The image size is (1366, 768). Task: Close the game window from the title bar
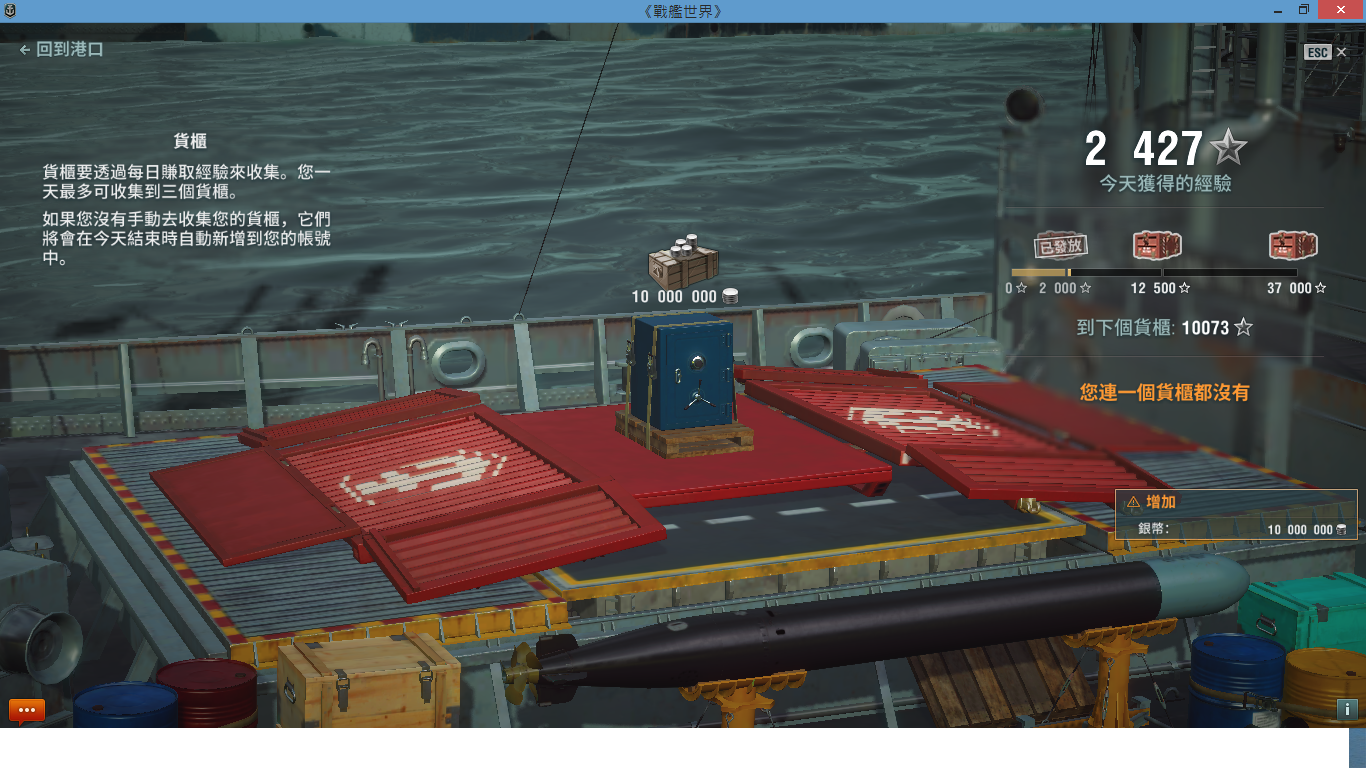pyautogui.click(x=1338, y=10)
